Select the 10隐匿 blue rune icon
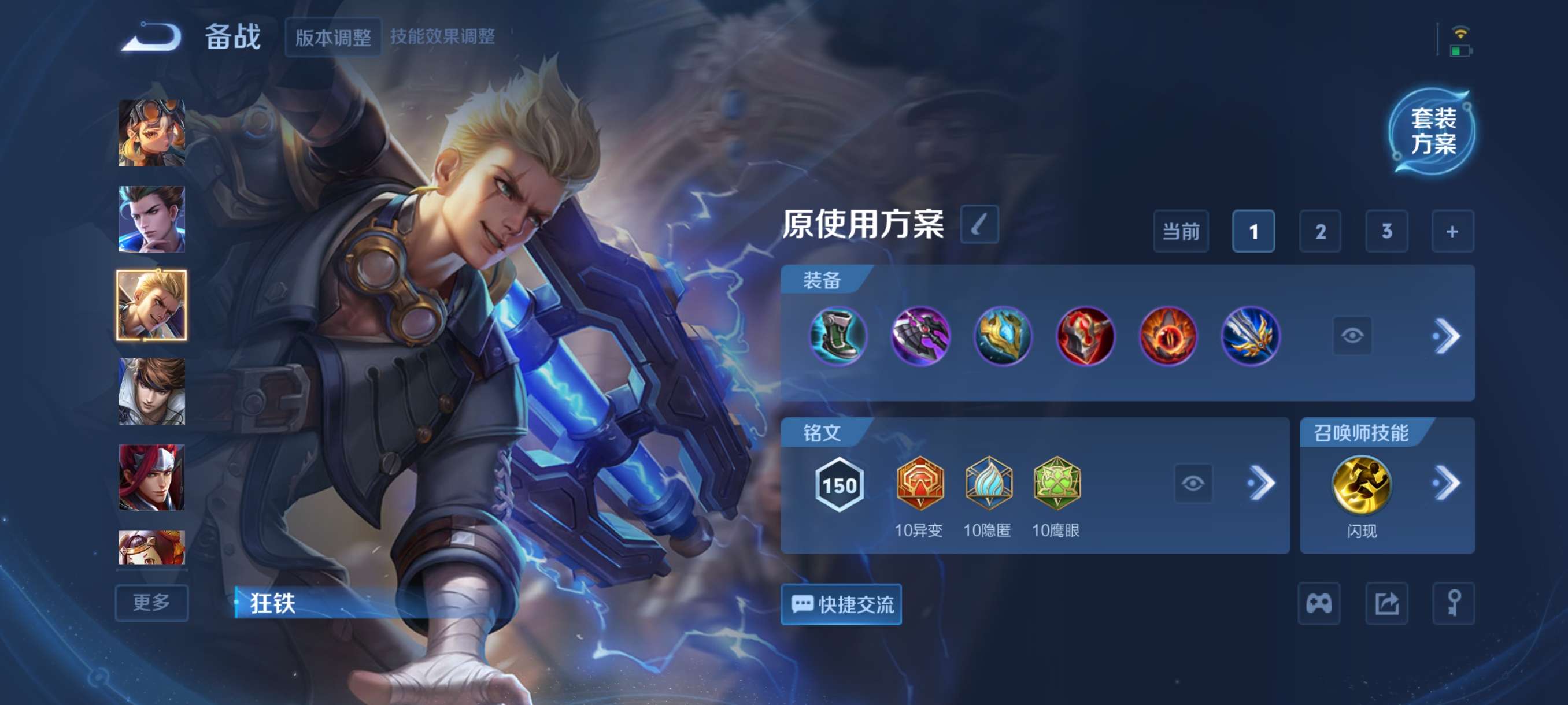The image size is (1568, 705). coord(990,484)
